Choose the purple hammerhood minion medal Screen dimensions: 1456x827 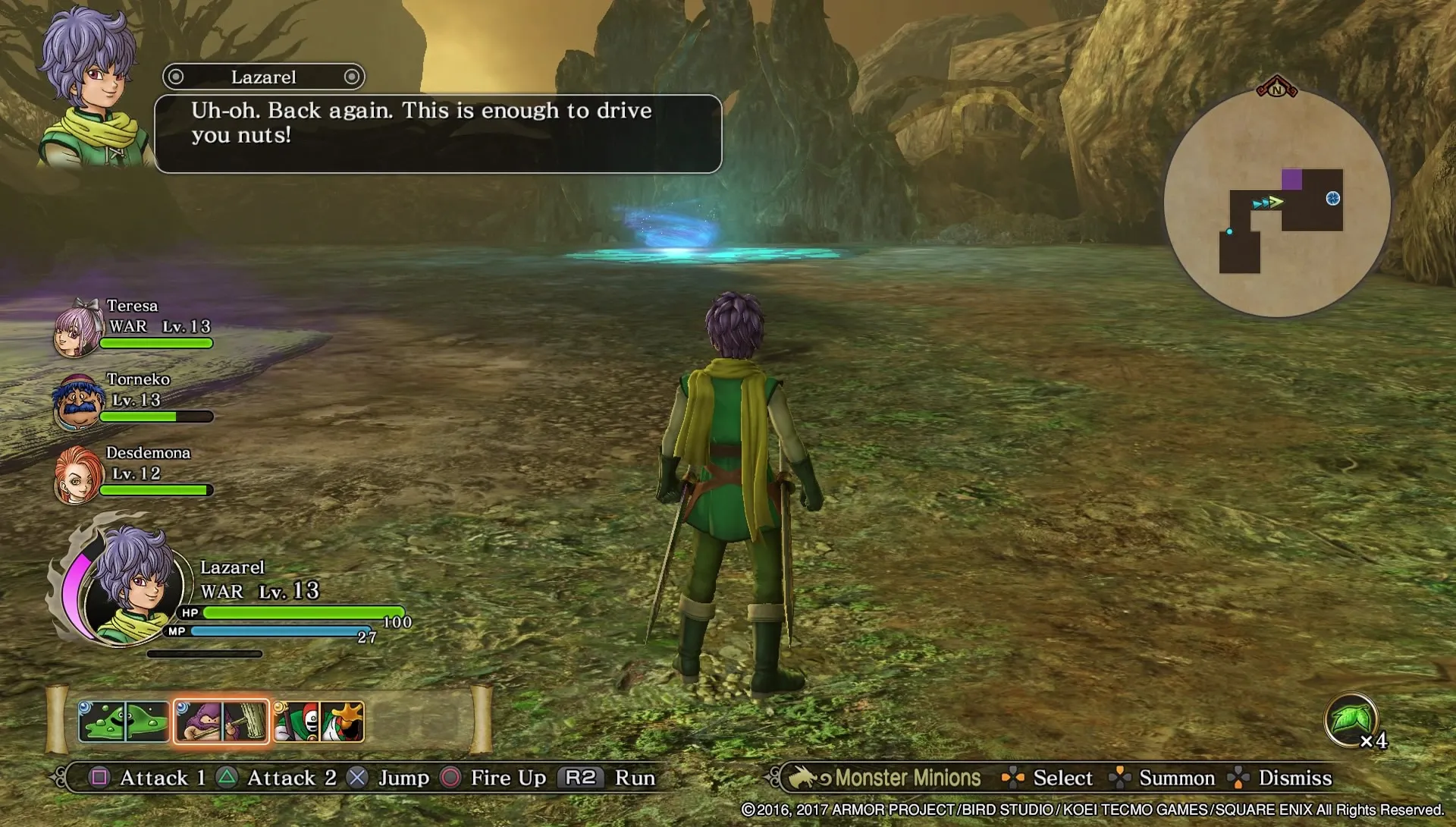[221, 721]
